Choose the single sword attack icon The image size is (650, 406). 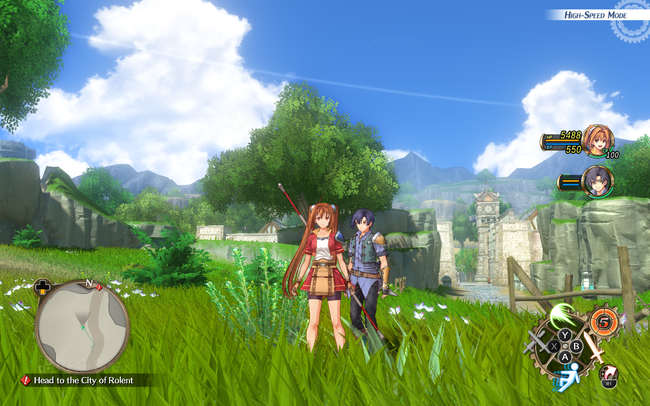click(594, 348)
